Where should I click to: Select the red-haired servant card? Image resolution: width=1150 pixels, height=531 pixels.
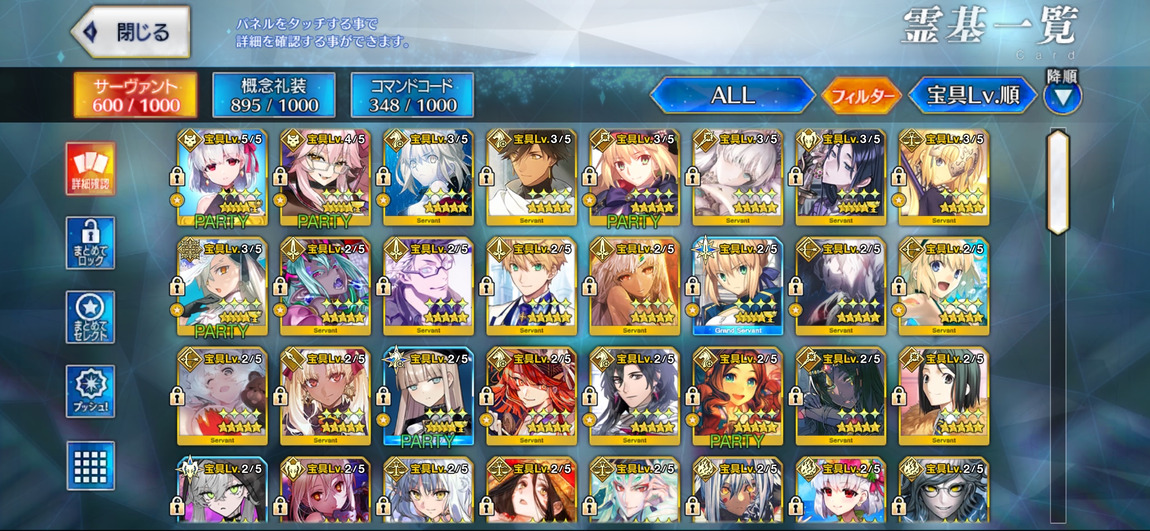531,396
